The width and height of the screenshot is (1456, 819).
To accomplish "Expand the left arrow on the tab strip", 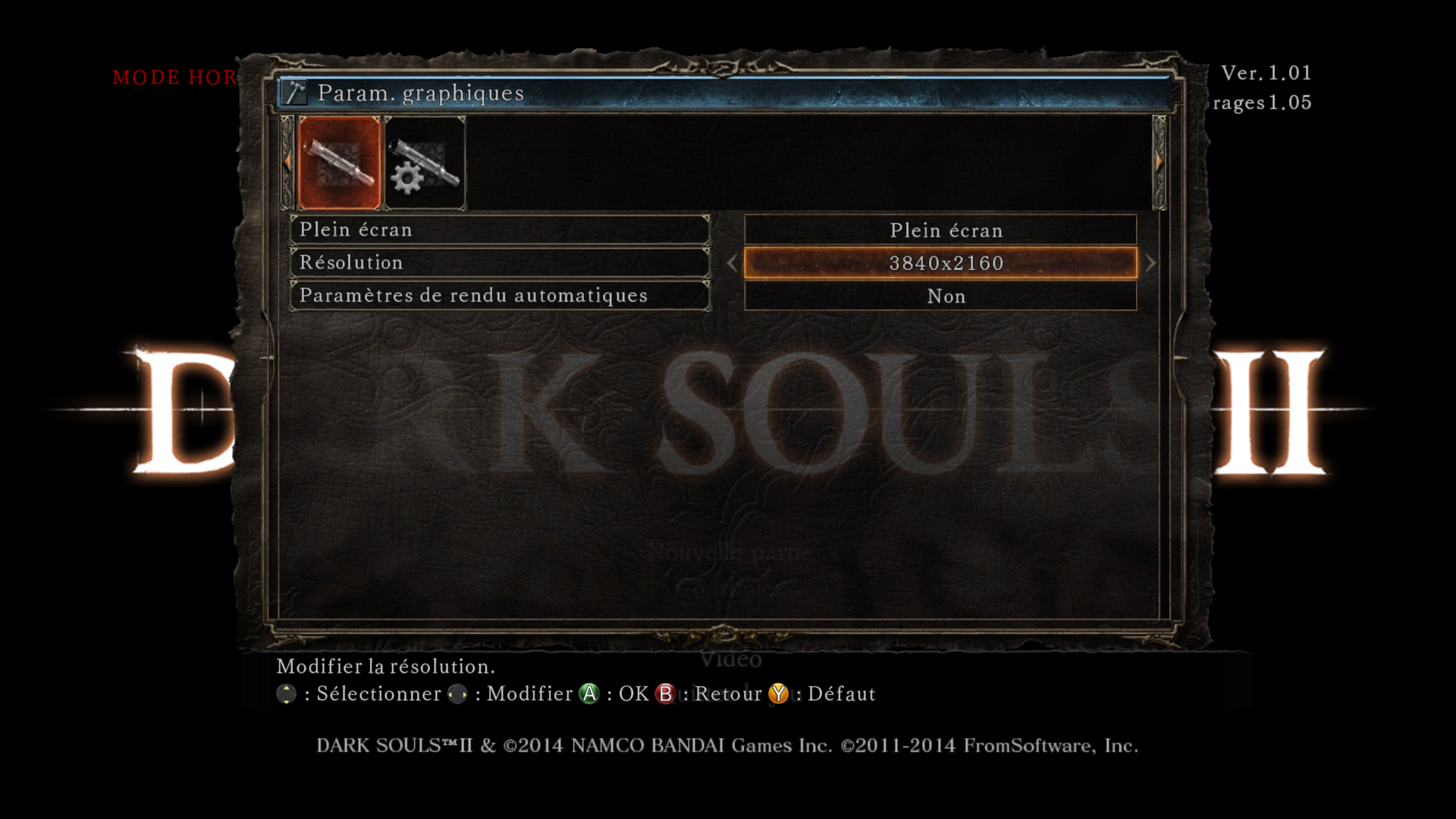I will [287, 162].
